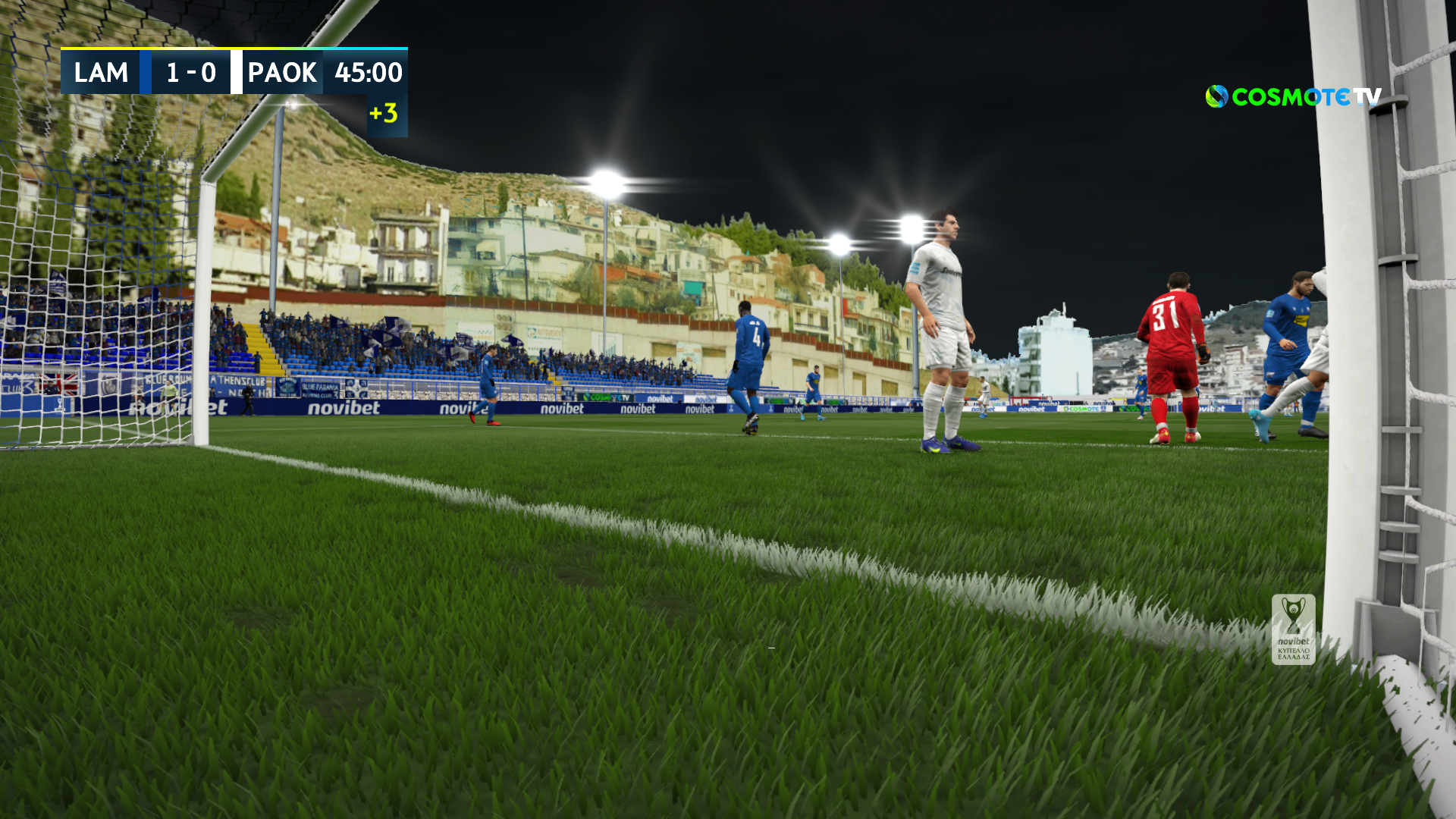Open the 1 - 0 score panel
Viewport: 1456px width, 819px height.
190,74
